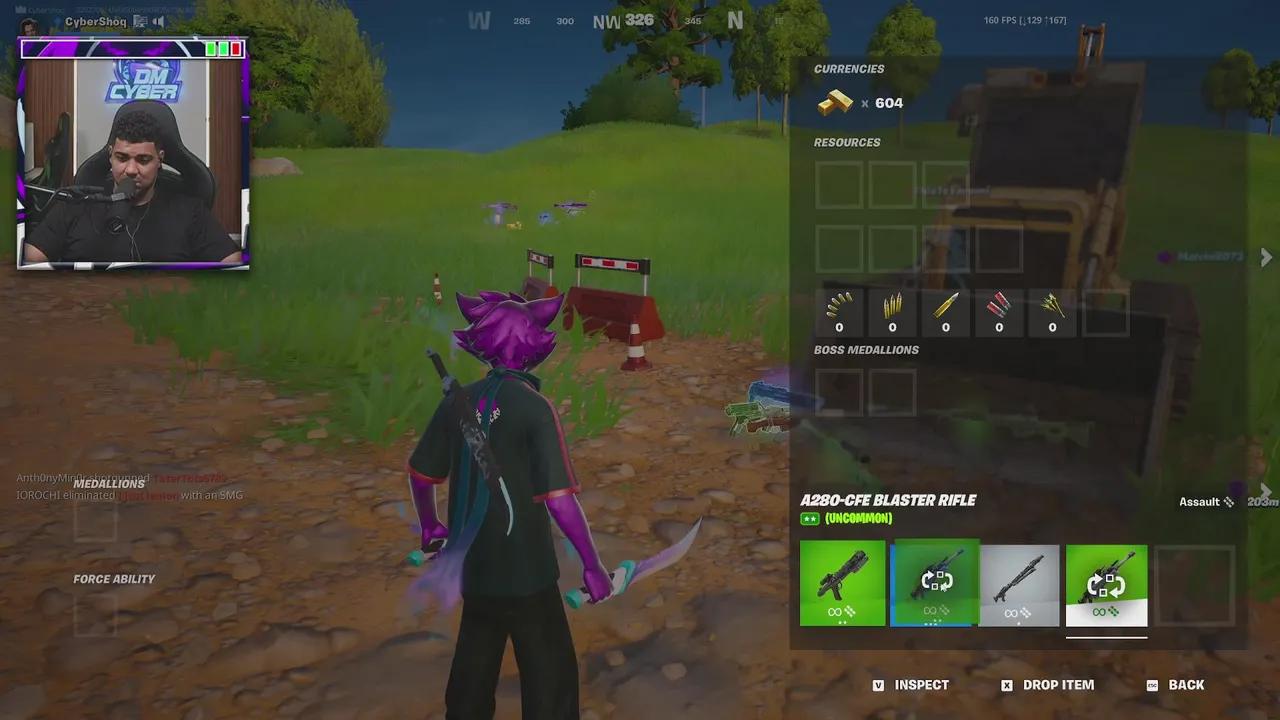Select the medium bullets ammo icon
Viewport: 1280px width, 720px height.
[x=893, y=307]
